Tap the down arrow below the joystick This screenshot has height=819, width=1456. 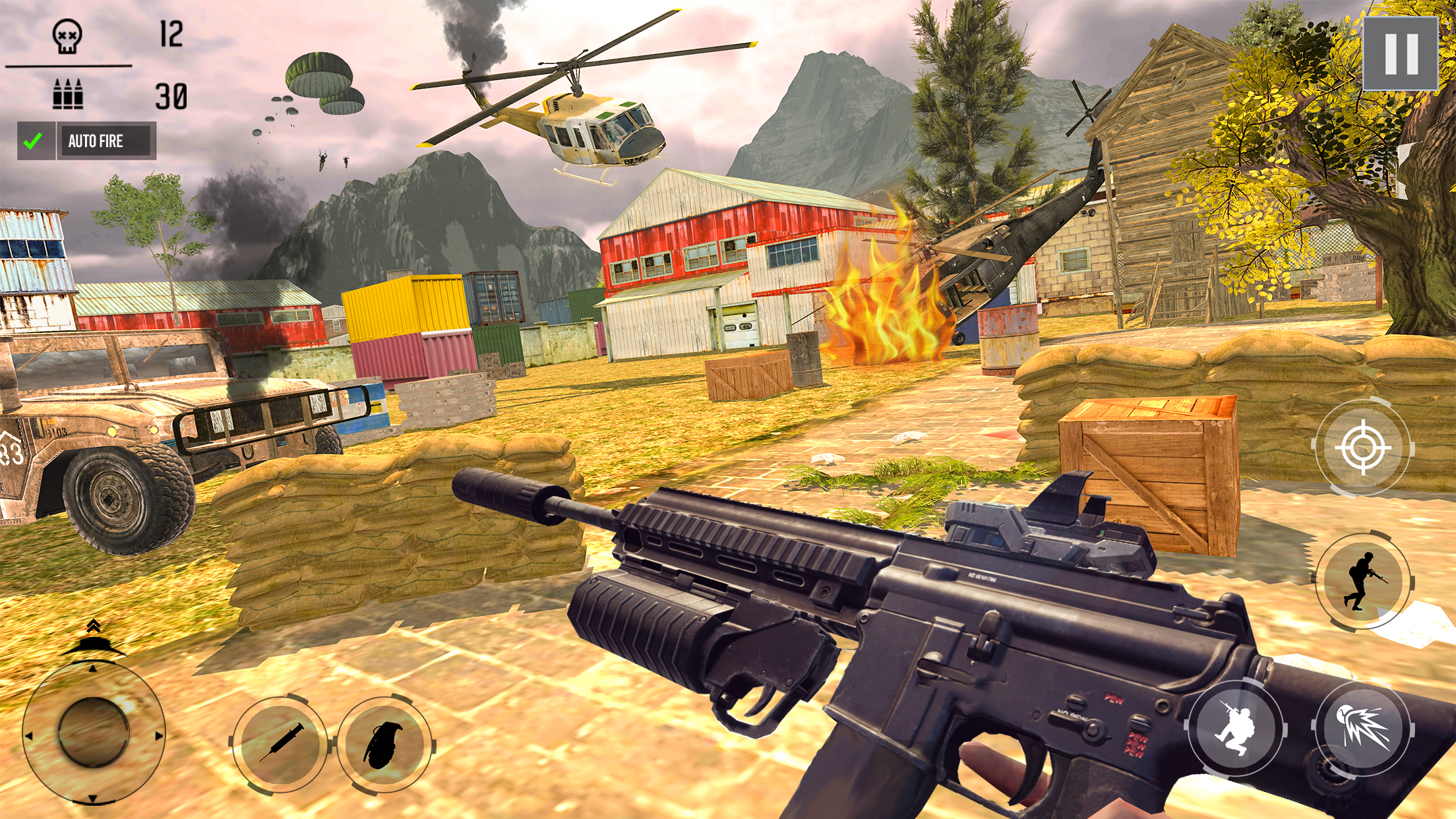tap(93, 798)
